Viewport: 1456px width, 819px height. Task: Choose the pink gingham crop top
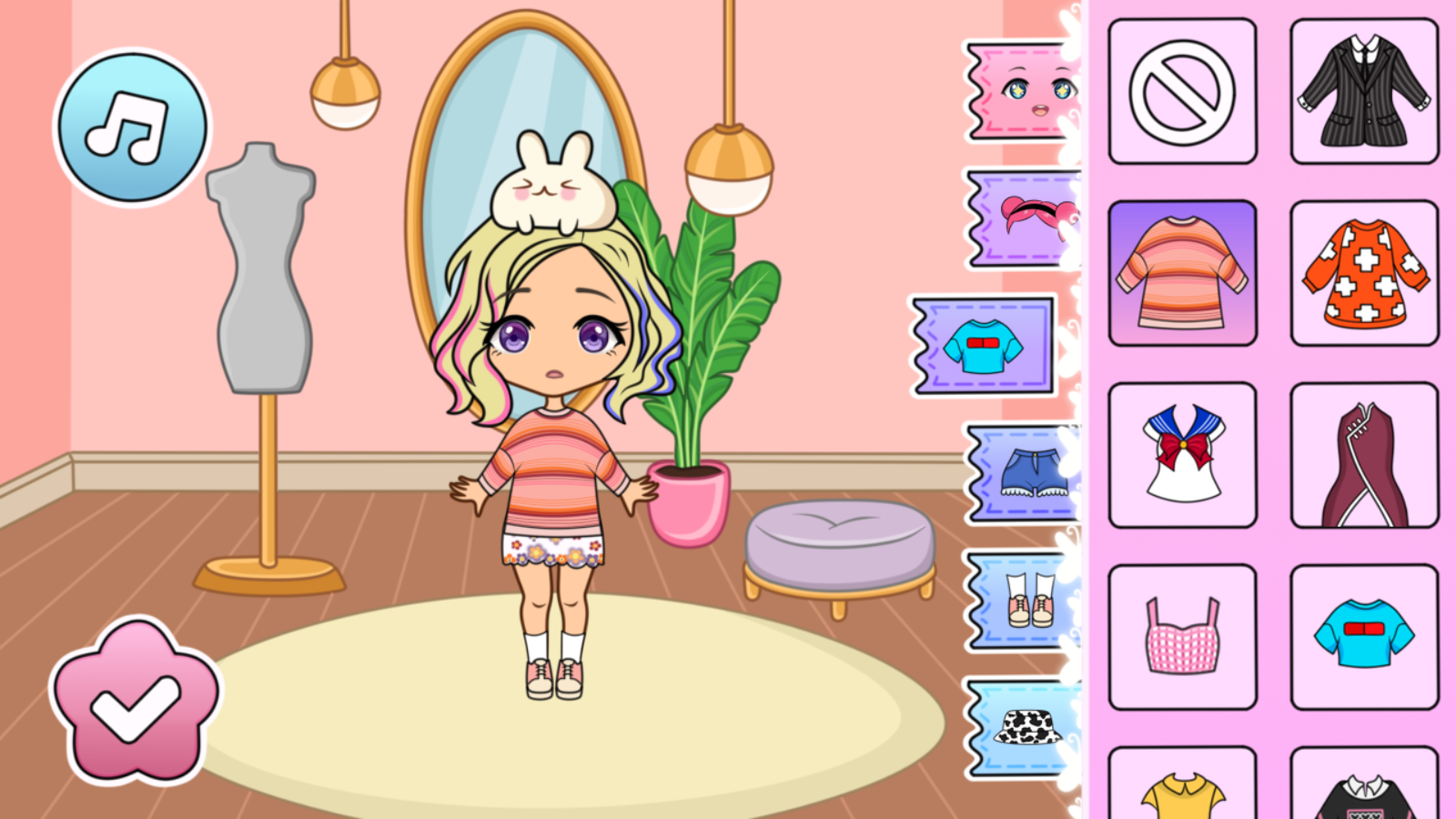[x=1181, y=635]
